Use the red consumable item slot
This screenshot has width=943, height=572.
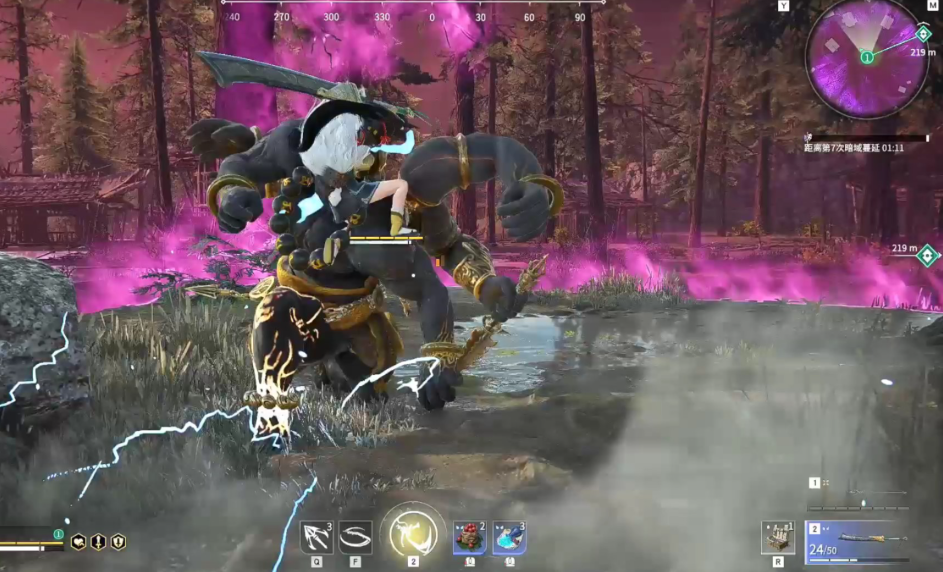[469, 537]
